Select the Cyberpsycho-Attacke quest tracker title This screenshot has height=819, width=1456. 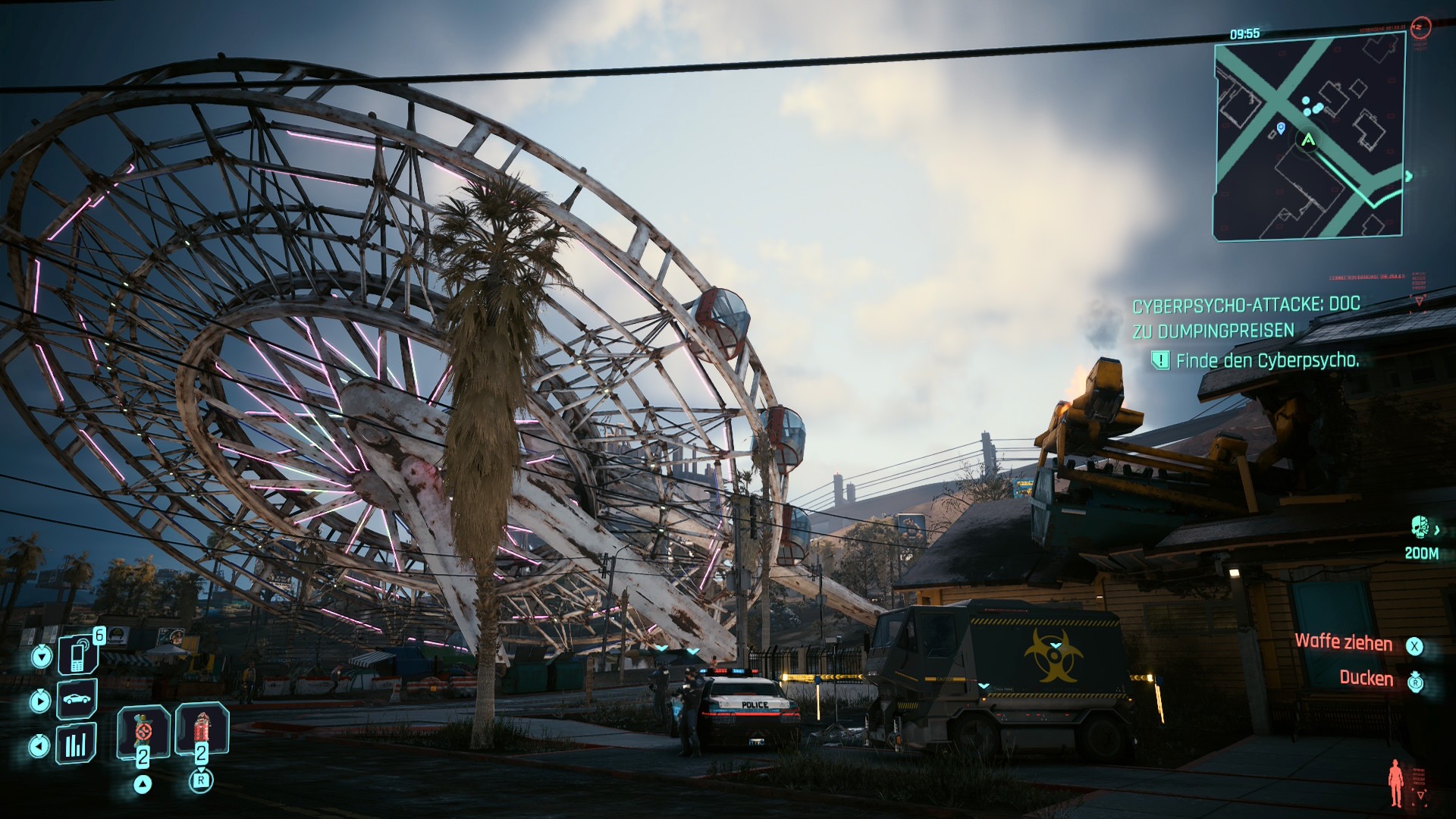tap(1246, 318)
